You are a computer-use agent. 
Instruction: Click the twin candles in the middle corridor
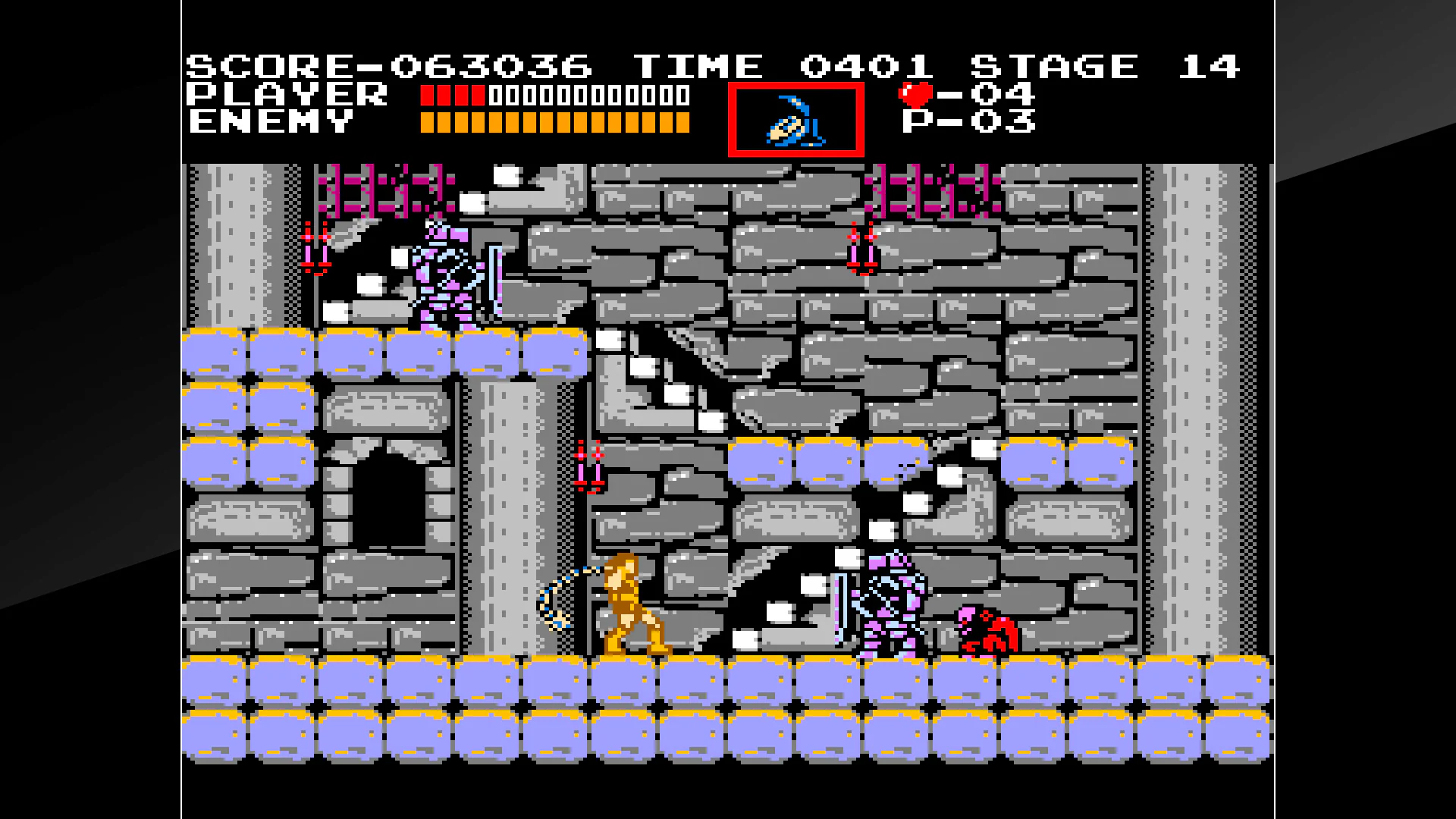588,466
